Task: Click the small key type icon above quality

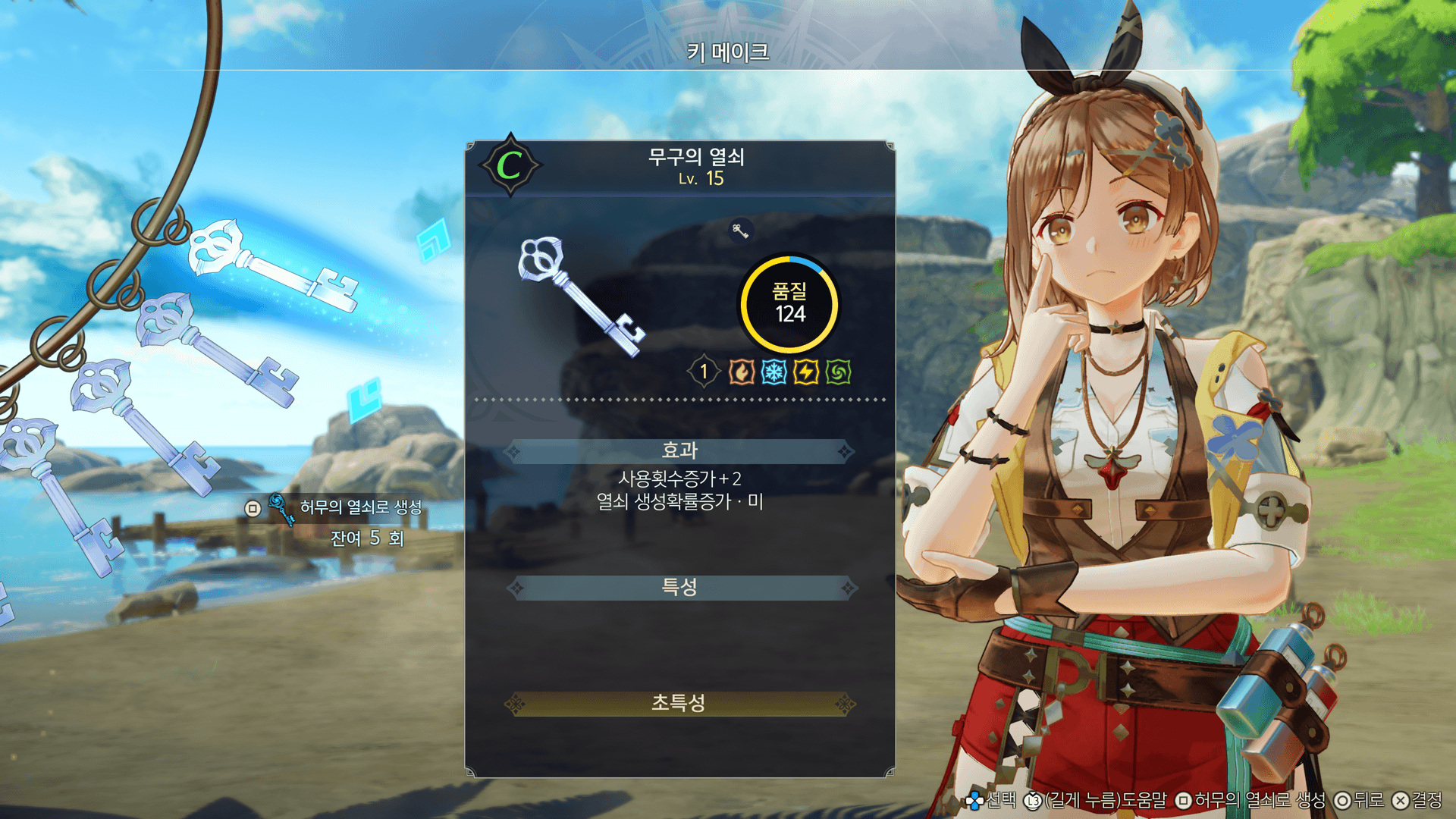Action: pos(740,231)
